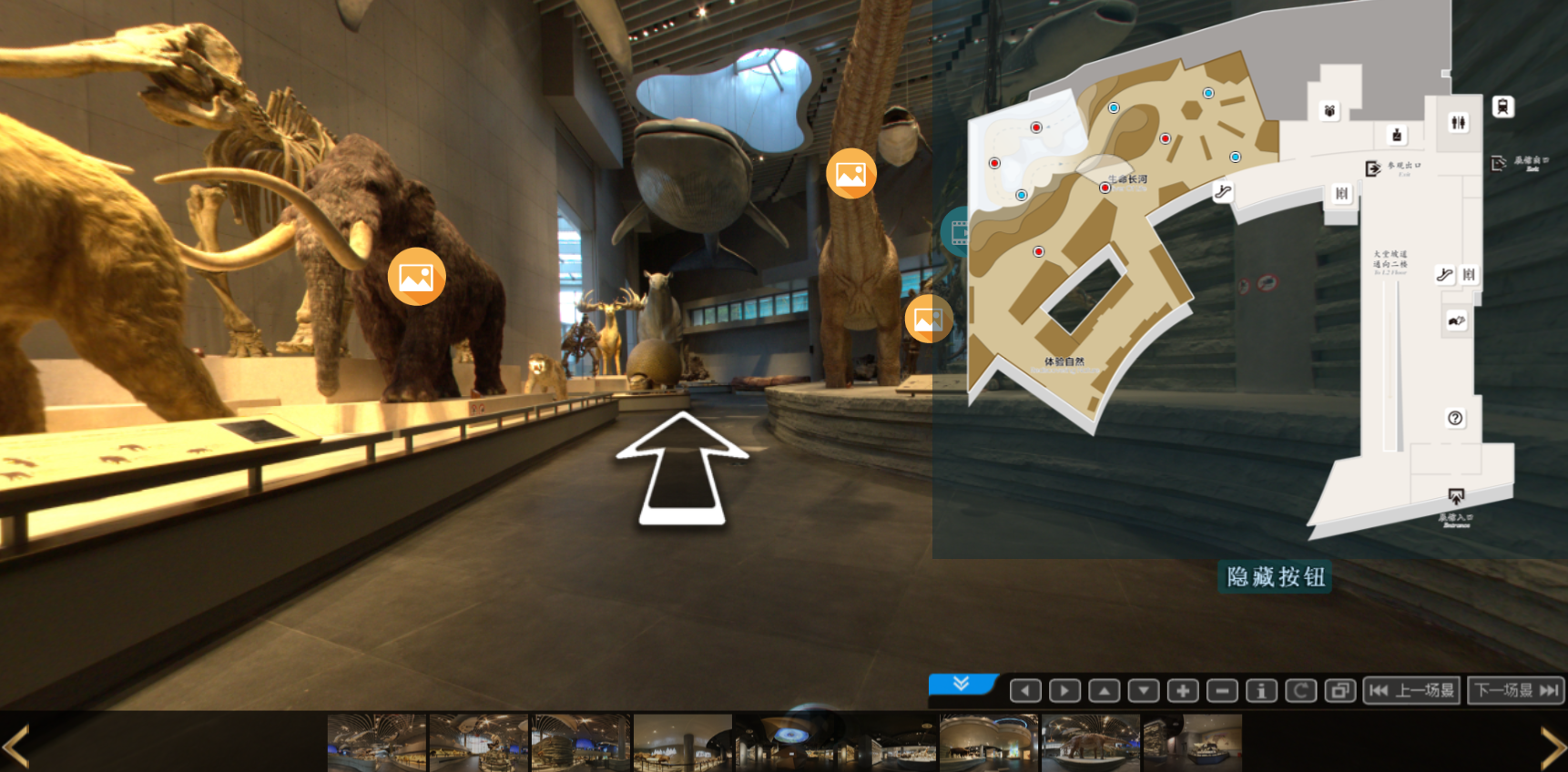The image size is (1568, 772).
Task: Go to previous scene 上一场景
Action: click(x=1412, y=691)
